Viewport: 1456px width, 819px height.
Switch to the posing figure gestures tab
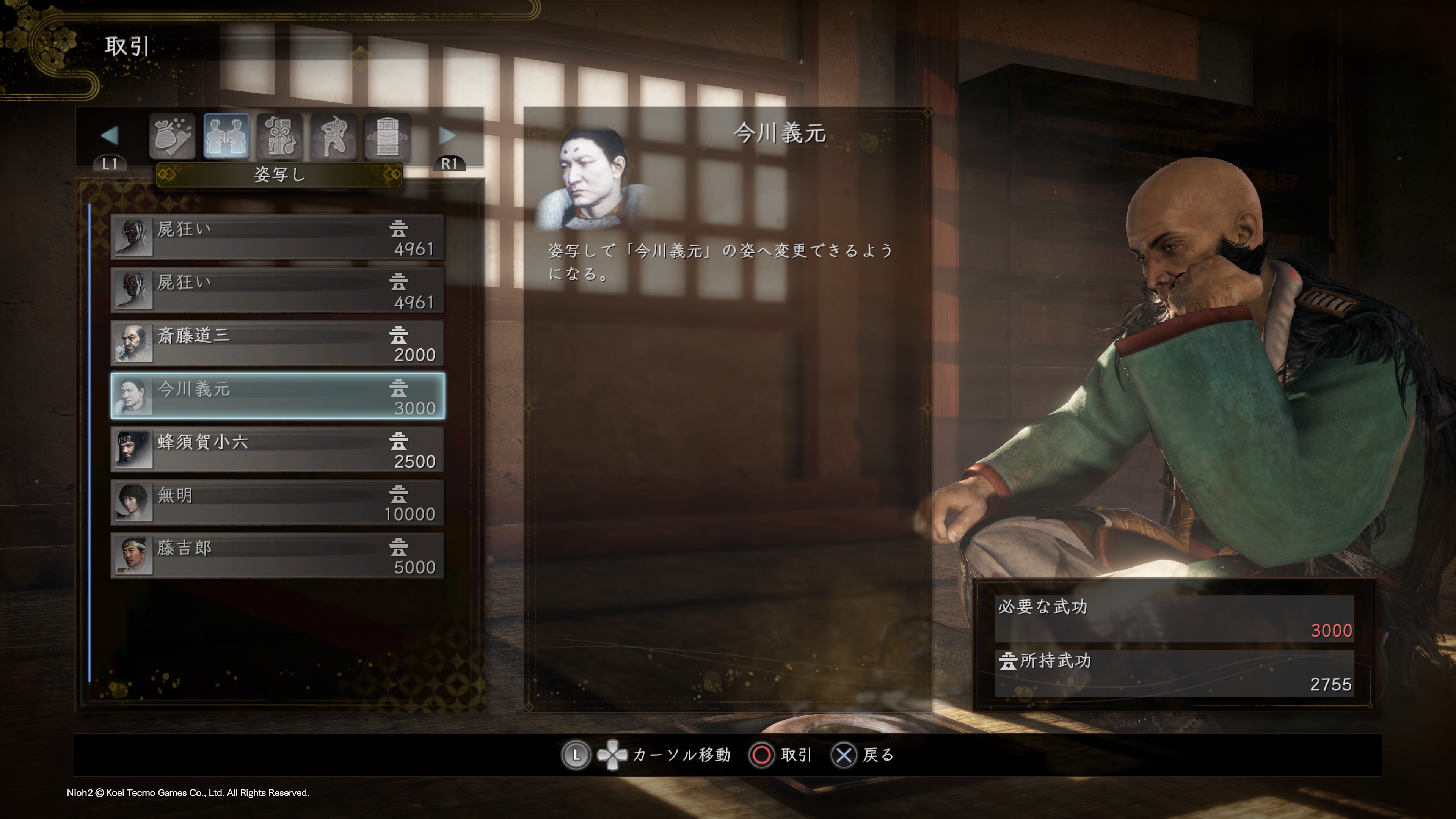(334, 136)
